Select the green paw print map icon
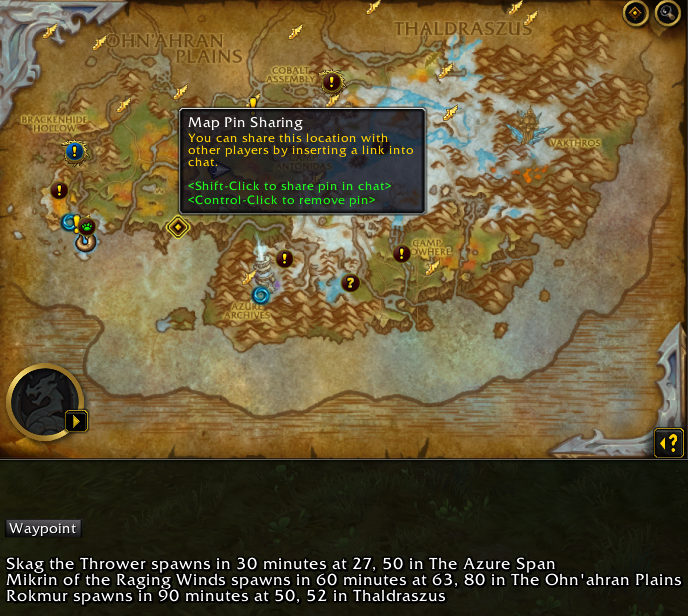The image size is (688, 616). [x=87, y=226]
